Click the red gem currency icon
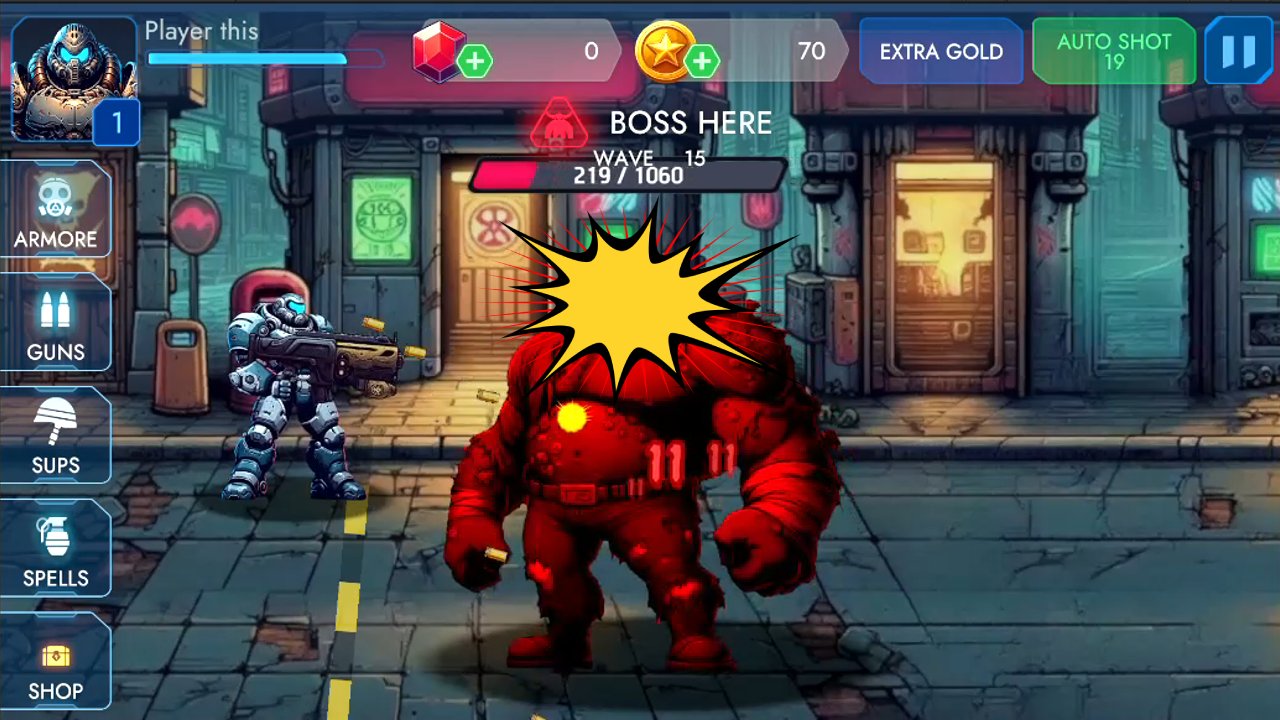Image resolution: width=1280 pixels, height=720 pixels. (441, 51)
